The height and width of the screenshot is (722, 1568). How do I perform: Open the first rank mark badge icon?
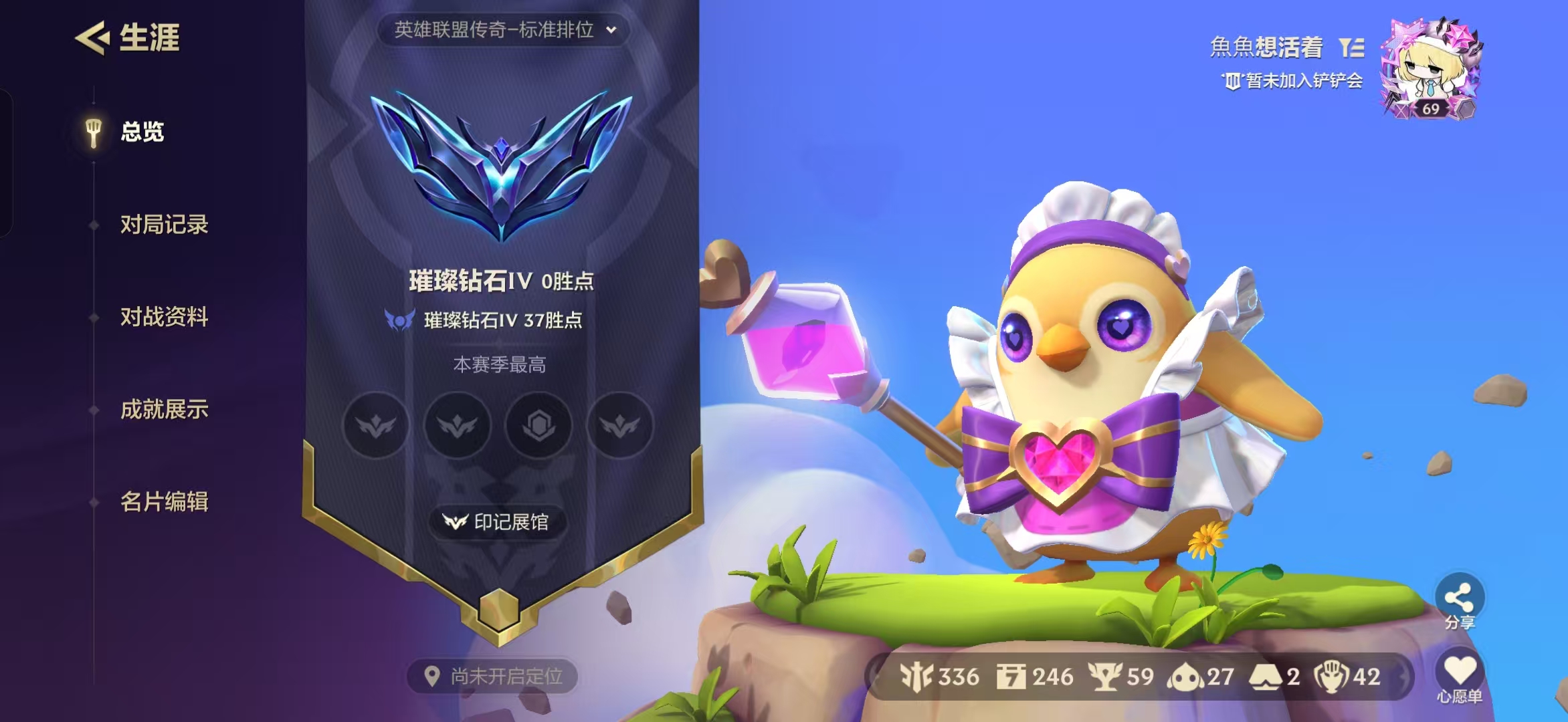point(376,425)
